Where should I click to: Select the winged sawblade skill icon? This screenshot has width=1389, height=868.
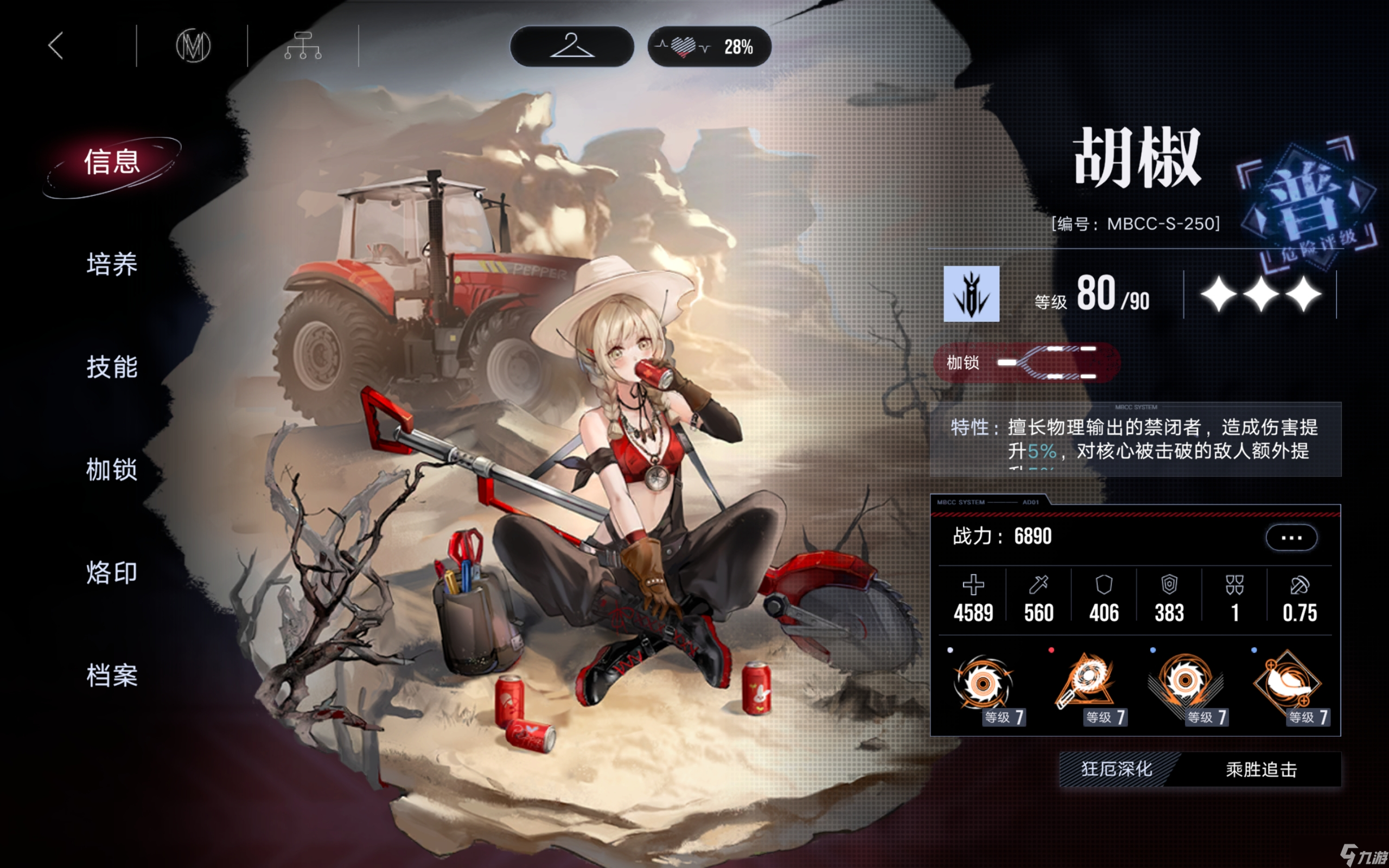(x=1185, y=683)
